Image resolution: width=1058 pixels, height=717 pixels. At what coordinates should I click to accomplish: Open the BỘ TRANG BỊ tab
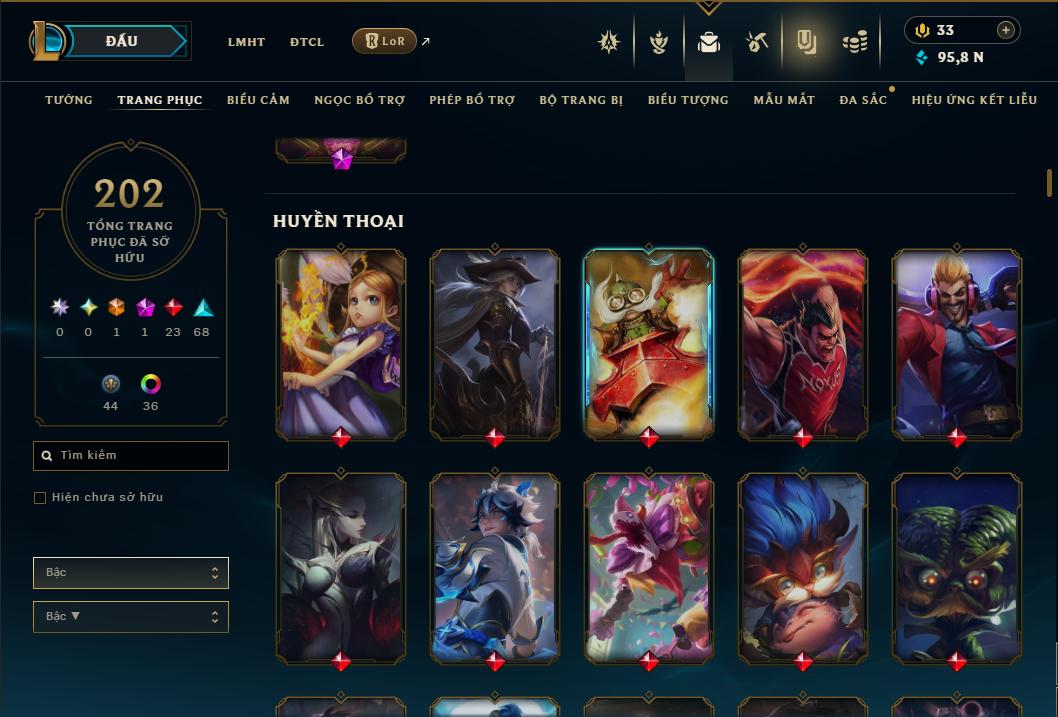581,100
